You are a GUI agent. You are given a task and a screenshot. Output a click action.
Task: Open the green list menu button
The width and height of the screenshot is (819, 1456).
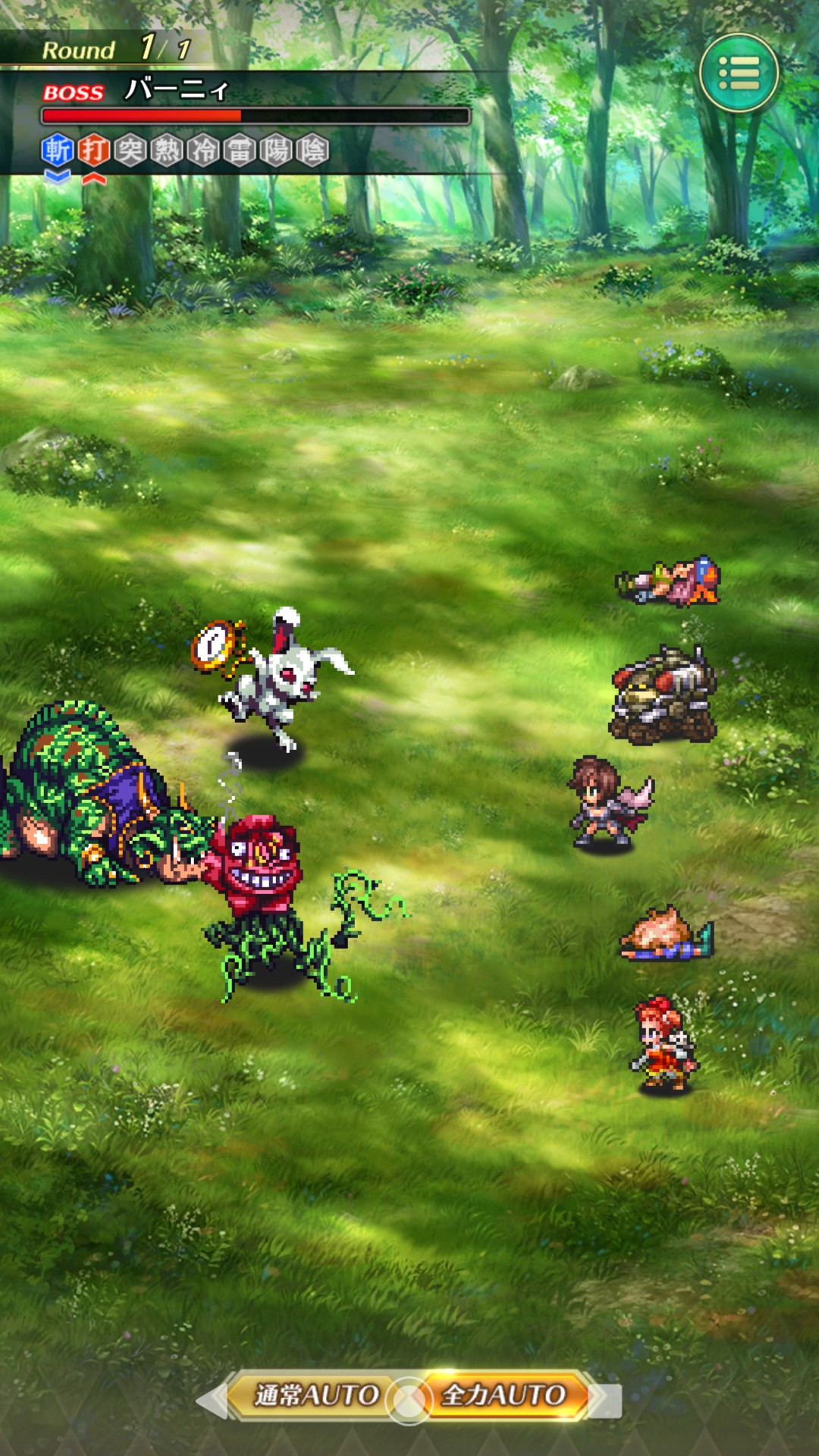click(x=739, y=74)
